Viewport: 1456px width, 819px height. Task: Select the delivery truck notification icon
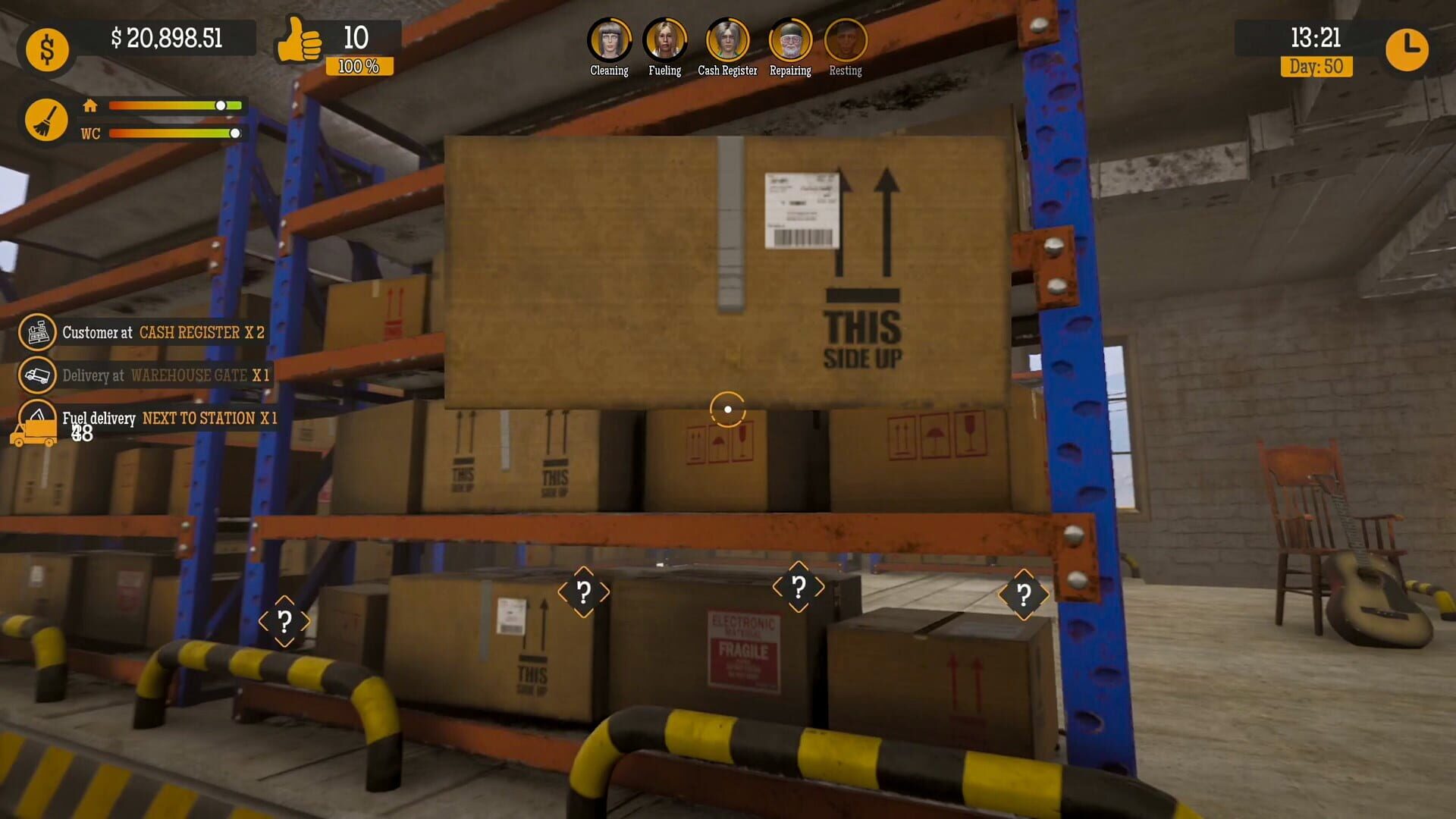(38, 375)
